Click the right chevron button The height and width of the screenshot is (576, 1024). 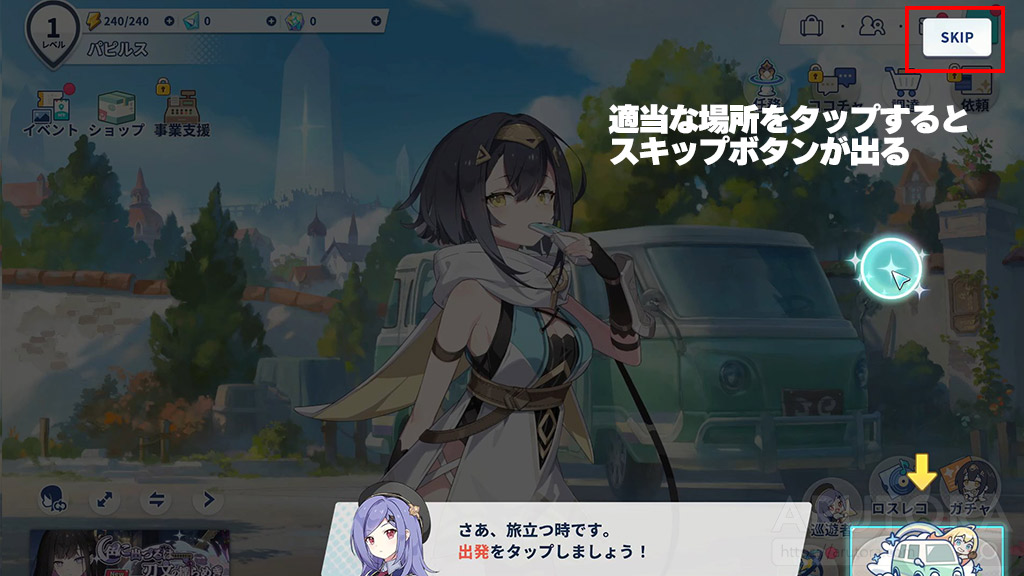coord(208,499)
